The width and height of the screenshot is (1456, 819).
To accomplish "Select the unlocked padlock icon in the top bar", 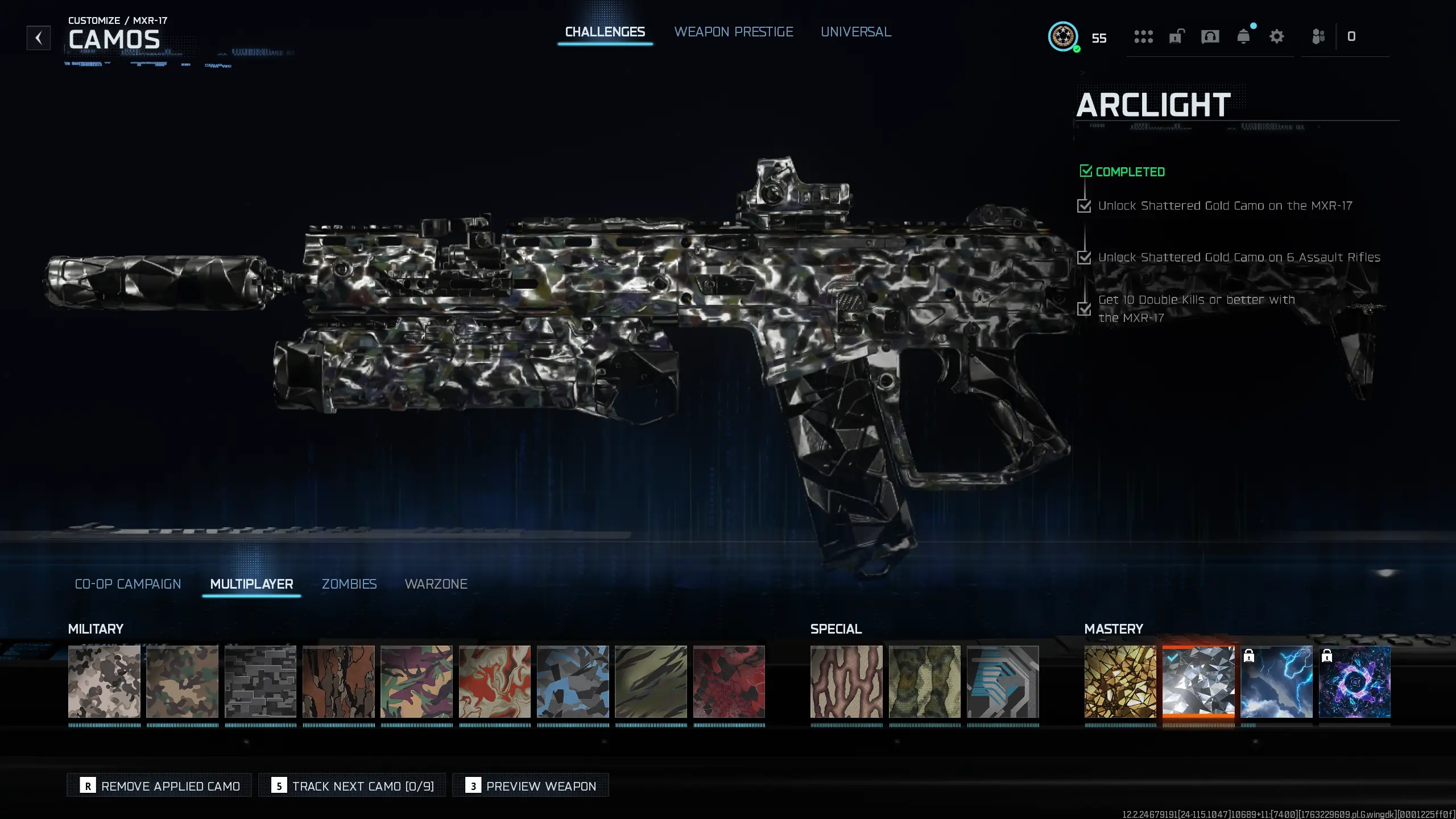I will (1176, 36).
